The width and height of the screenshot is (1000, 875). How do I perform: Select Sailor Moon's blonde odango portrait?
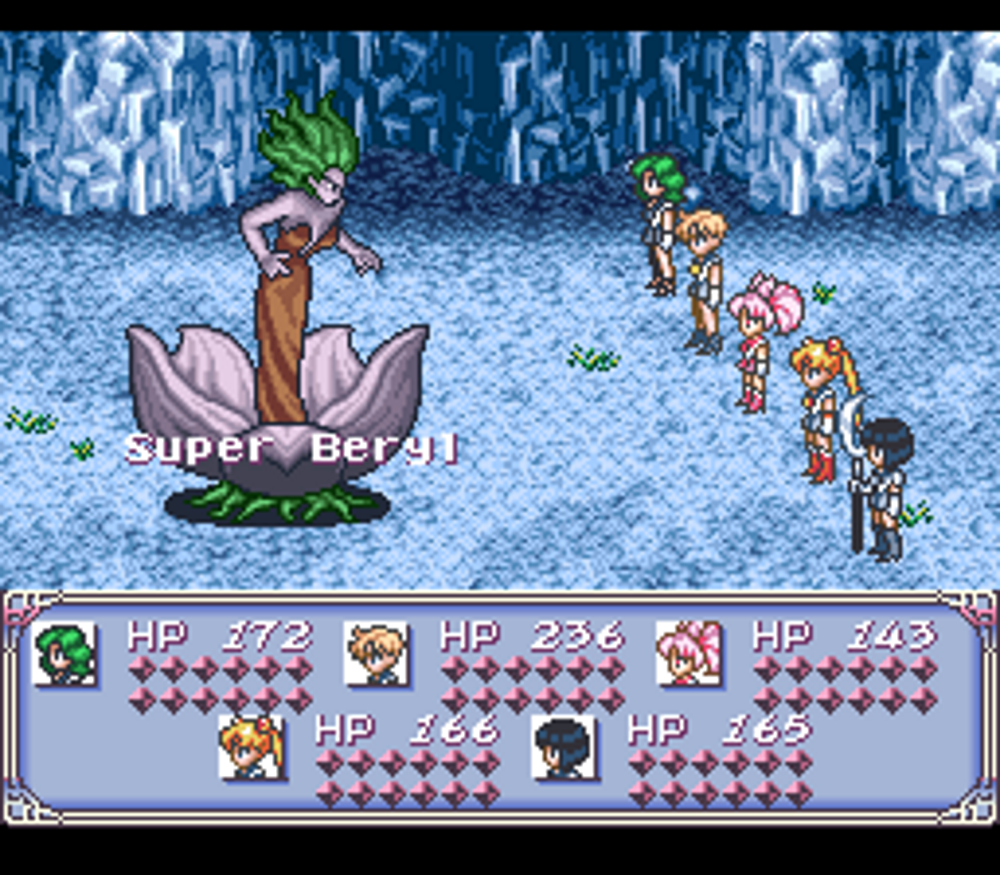(251, 747)
